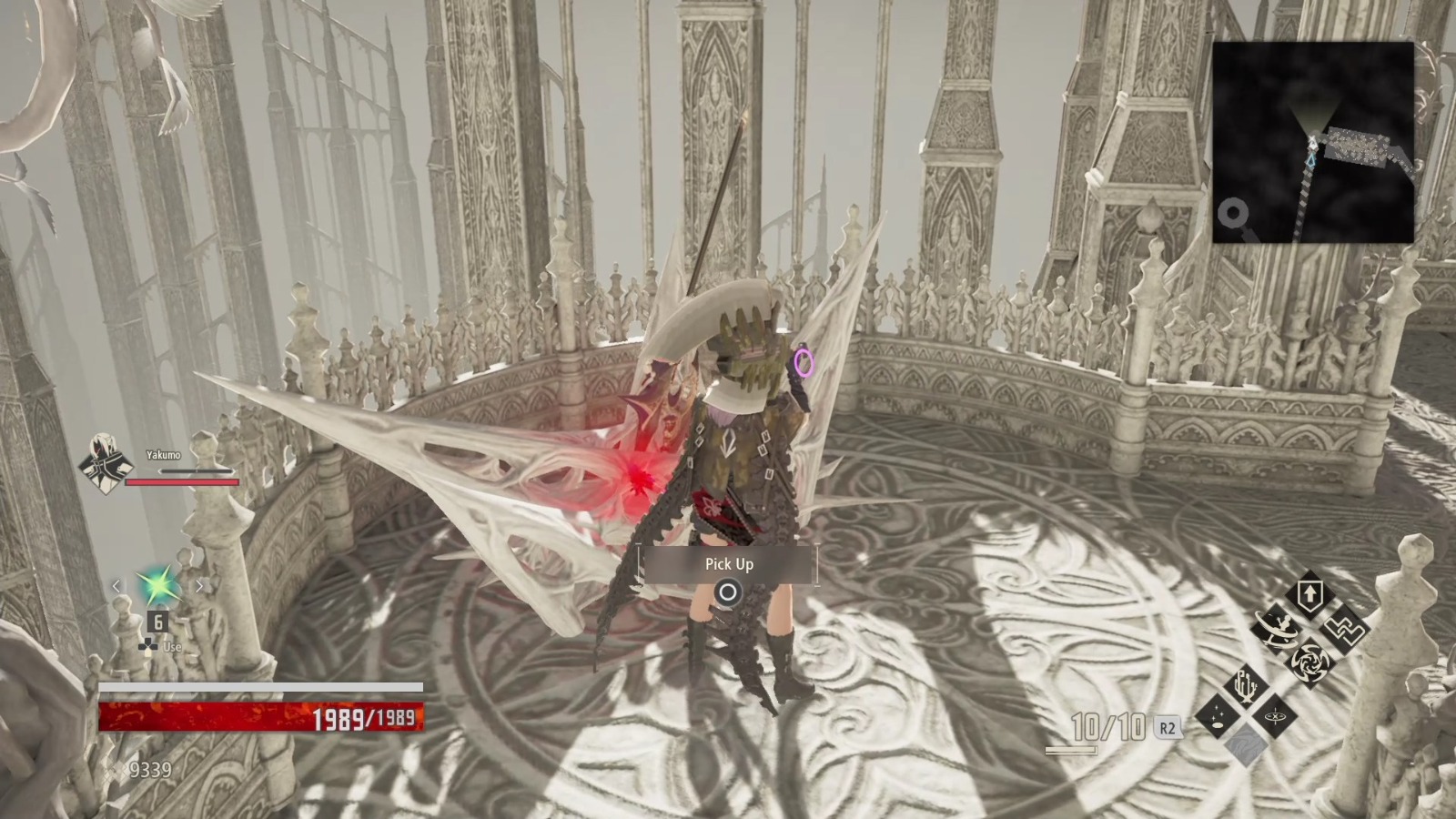
Task: Click the X-orbit gift icon
Action: [1275, 718]
